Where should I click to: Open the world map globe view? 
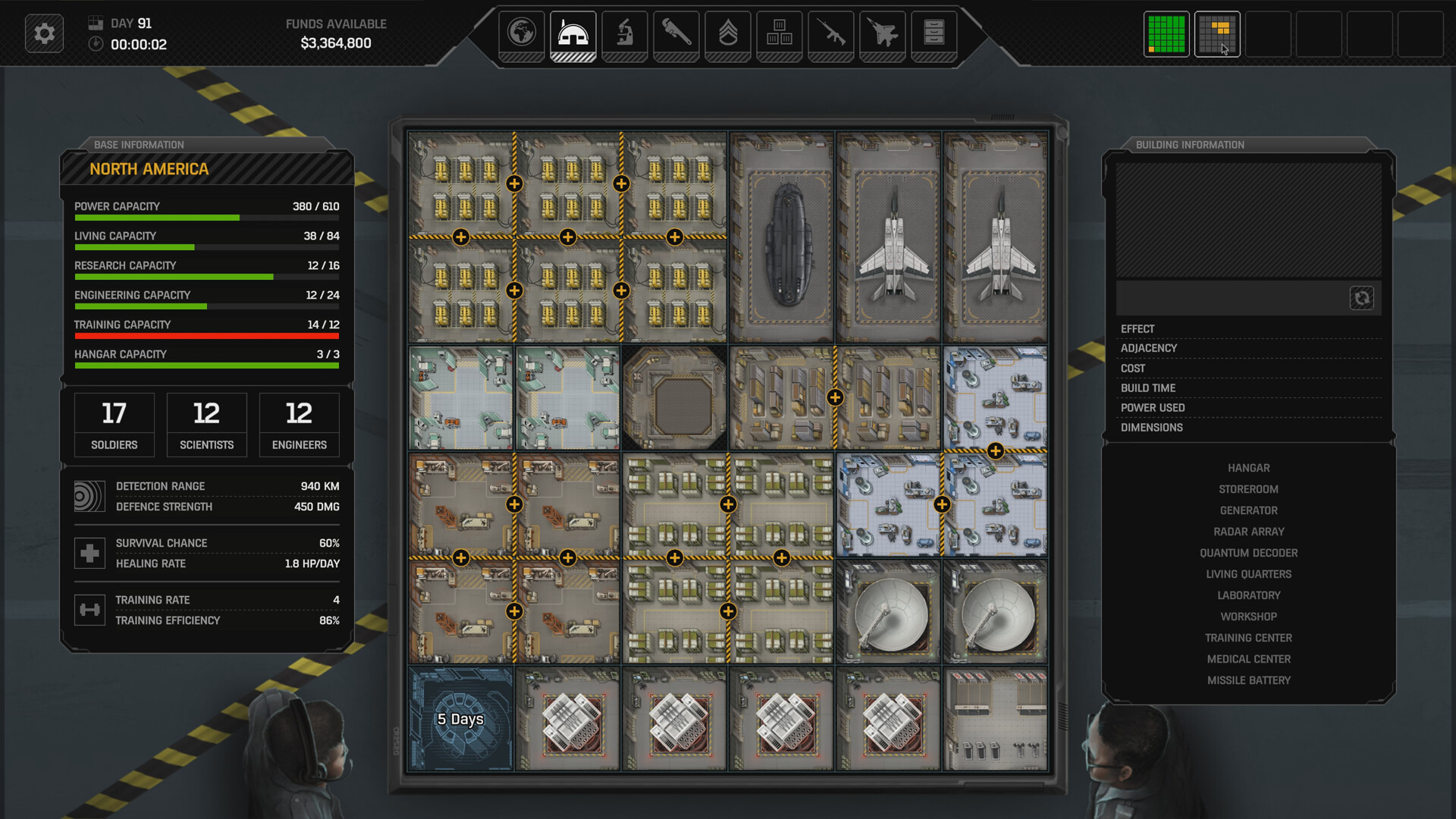(x=521, y=33)
